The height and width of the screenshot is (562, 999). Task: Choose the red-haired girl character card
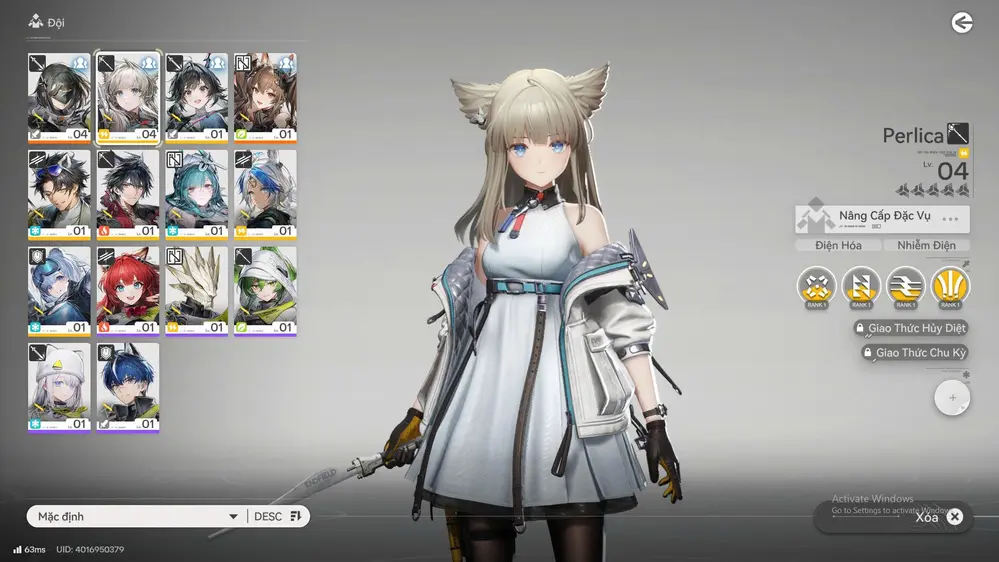point(128,292)
